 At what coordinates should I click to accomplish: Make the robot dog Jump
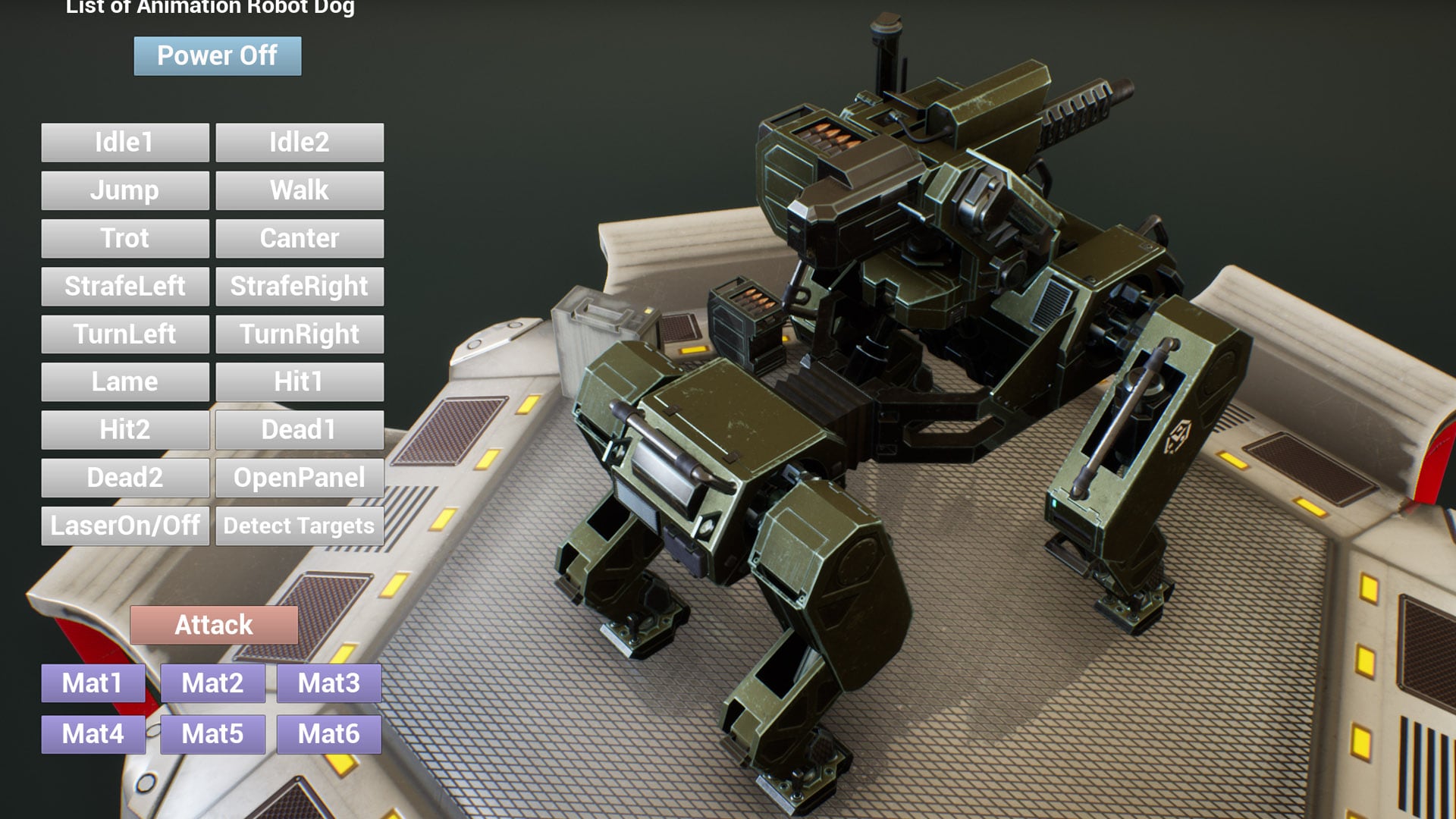pos(124,190)
